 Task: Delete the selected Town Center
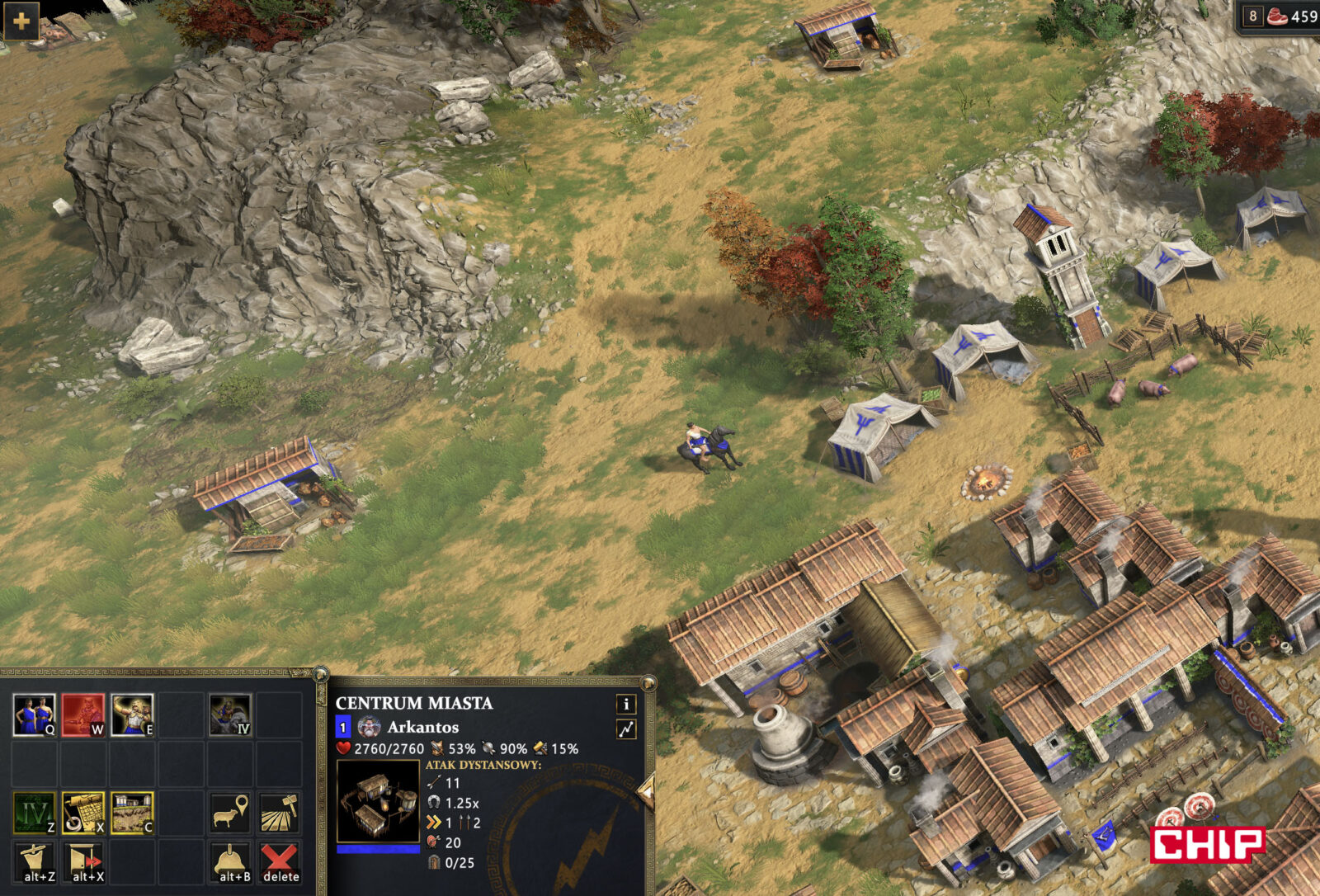click(280, 861)
